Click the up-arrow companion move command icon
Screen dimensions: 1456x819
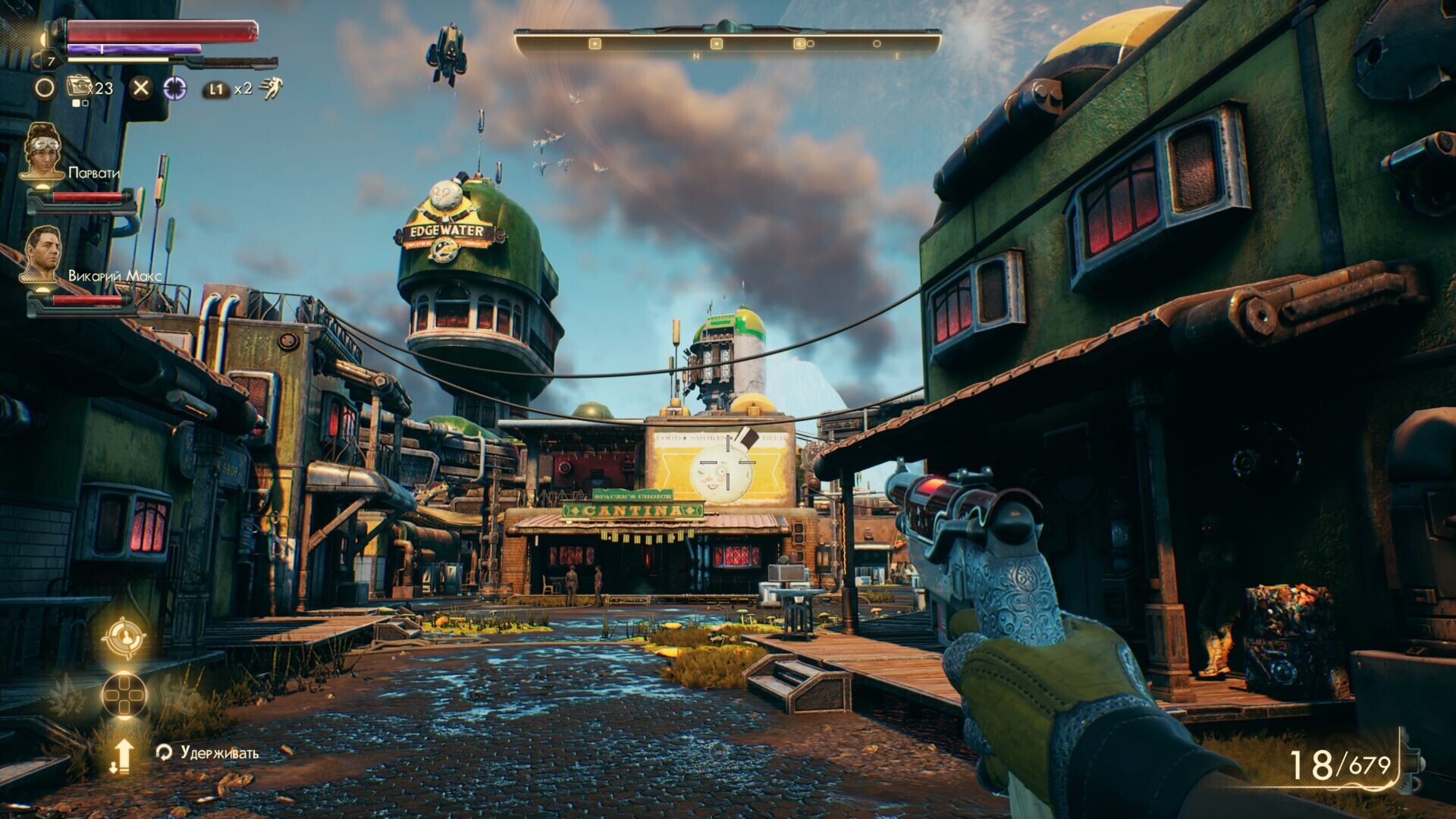tap(124, 755)
